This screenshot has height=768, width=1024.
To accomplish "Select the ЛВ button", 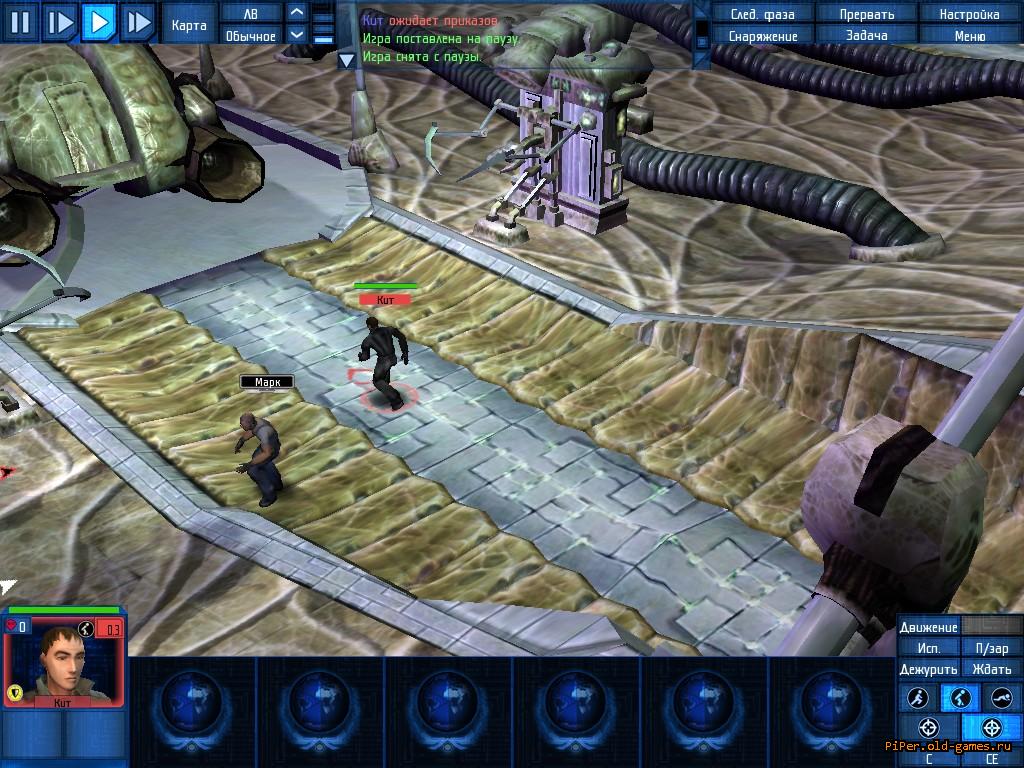I will click(250, 13).
